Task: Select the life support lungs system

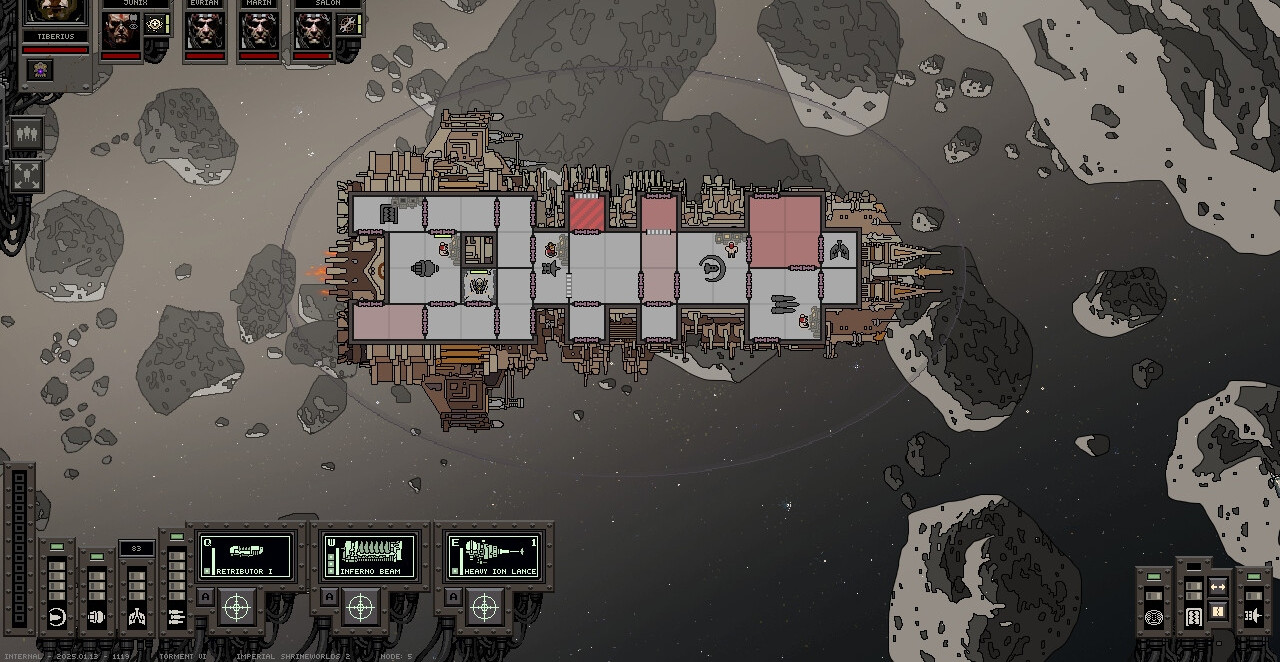Action: click(137, 617)
